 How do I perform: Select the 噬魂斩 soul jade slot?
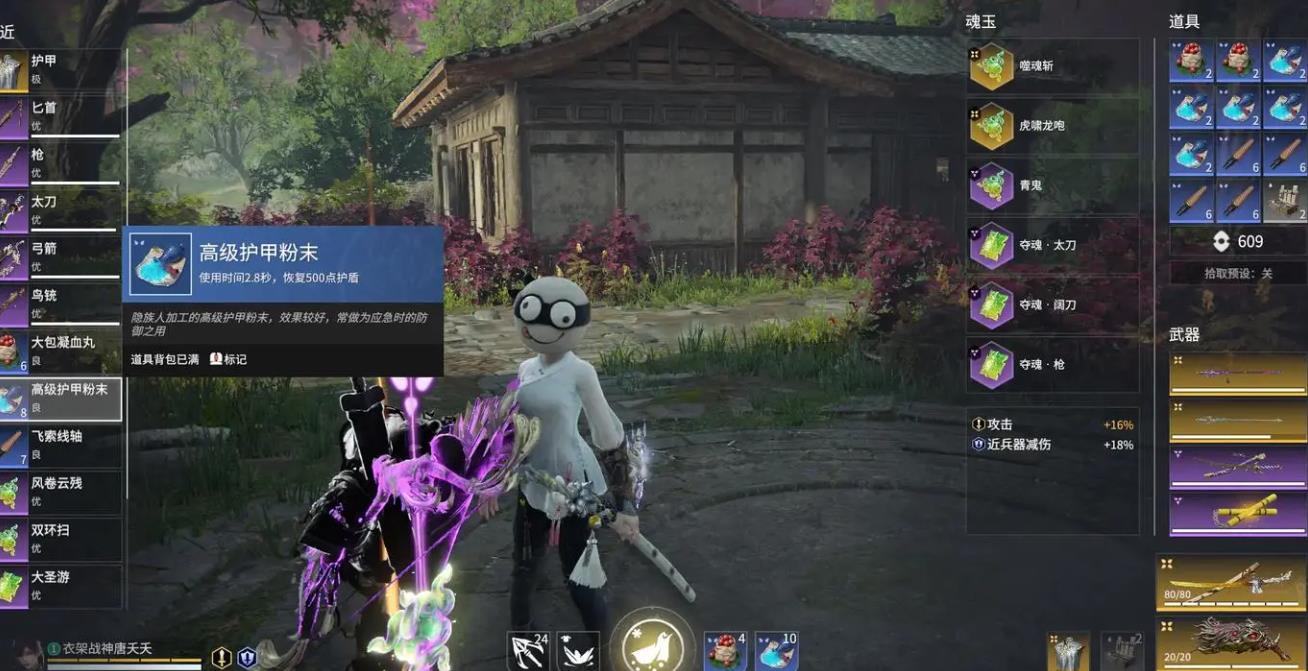pos(1051,67)
